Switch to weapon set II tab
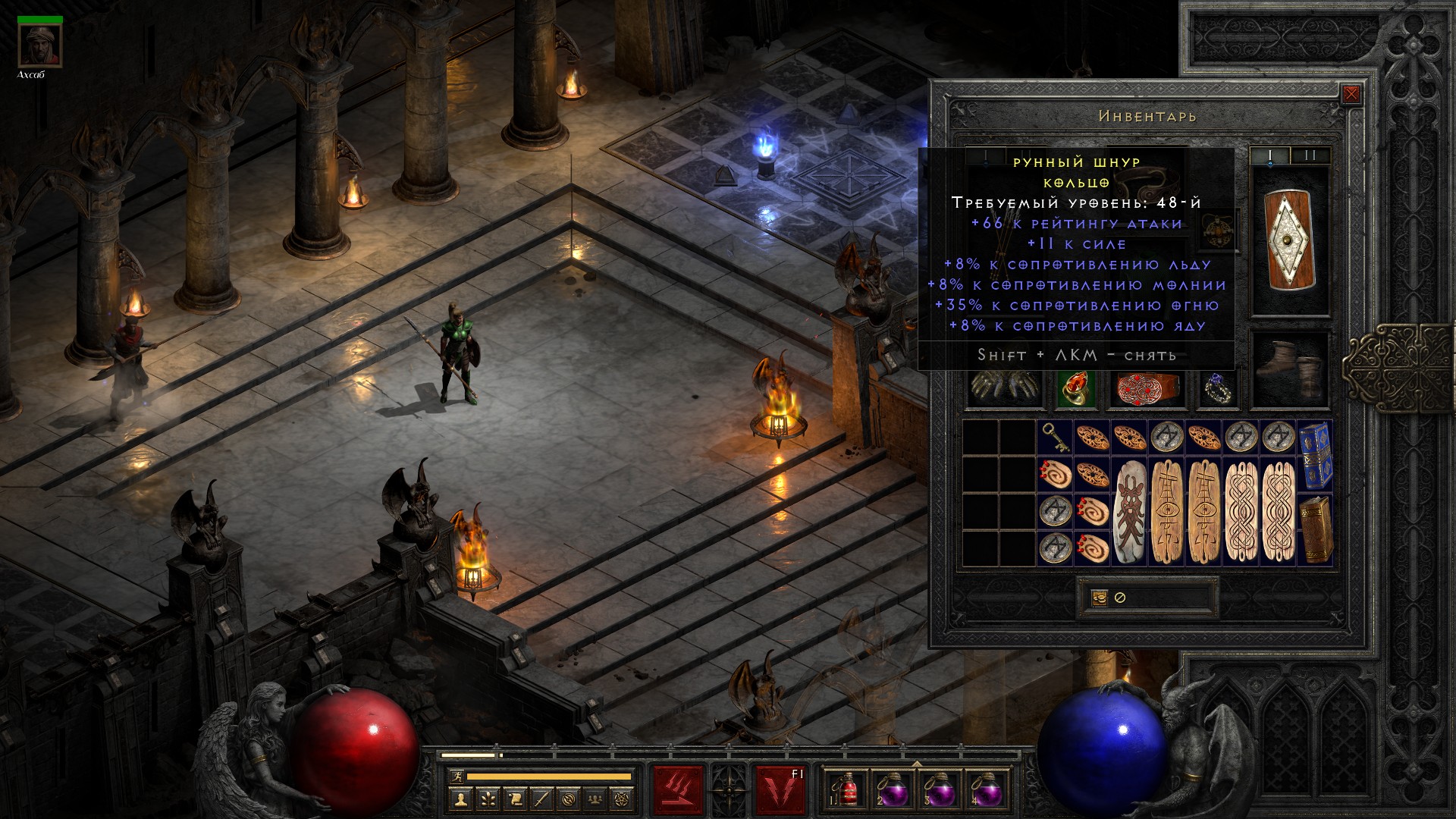This screenshot has width=1456, height=819. point(1310,156)
